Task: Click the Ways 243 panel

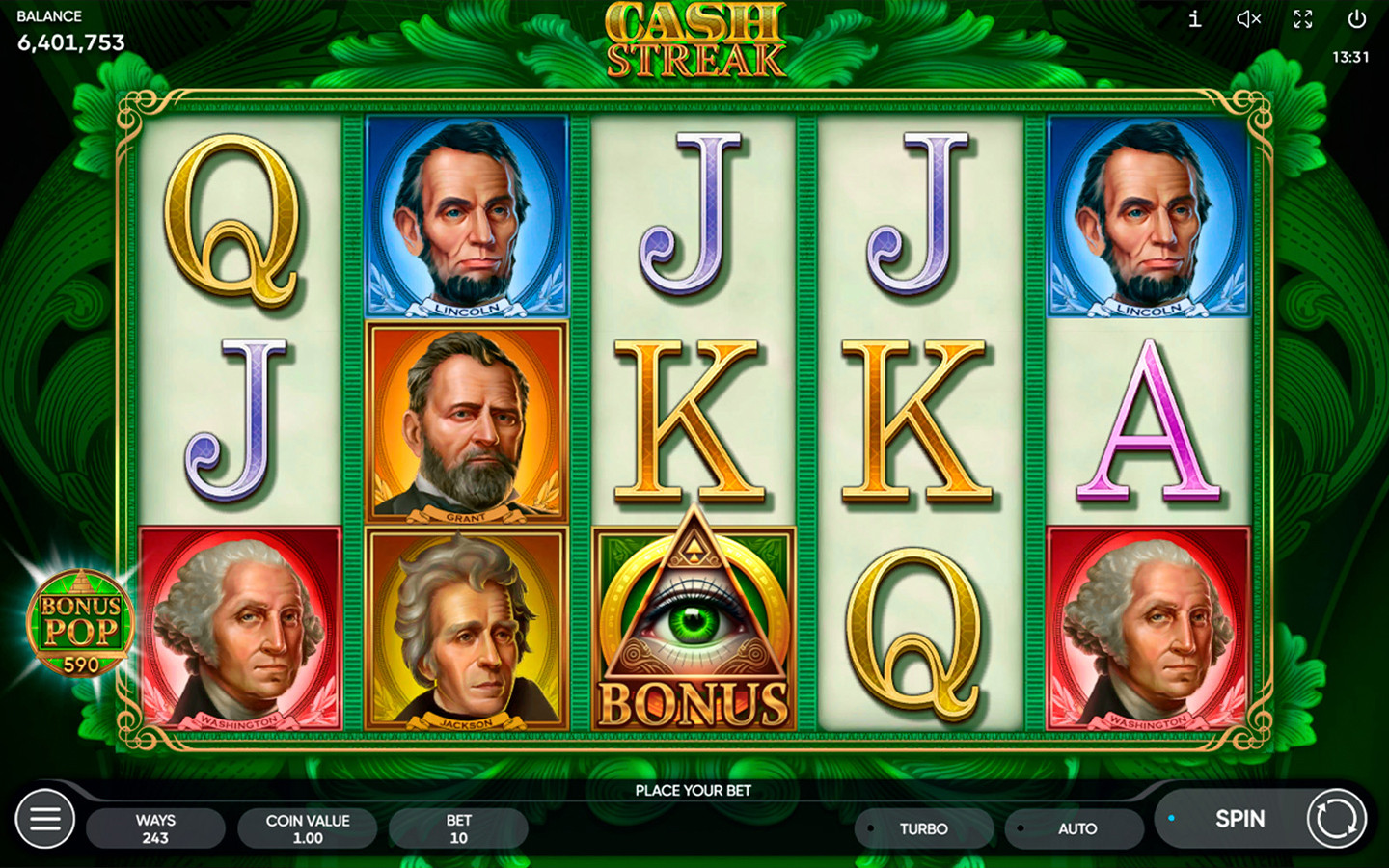Action: tap(155, 828)
